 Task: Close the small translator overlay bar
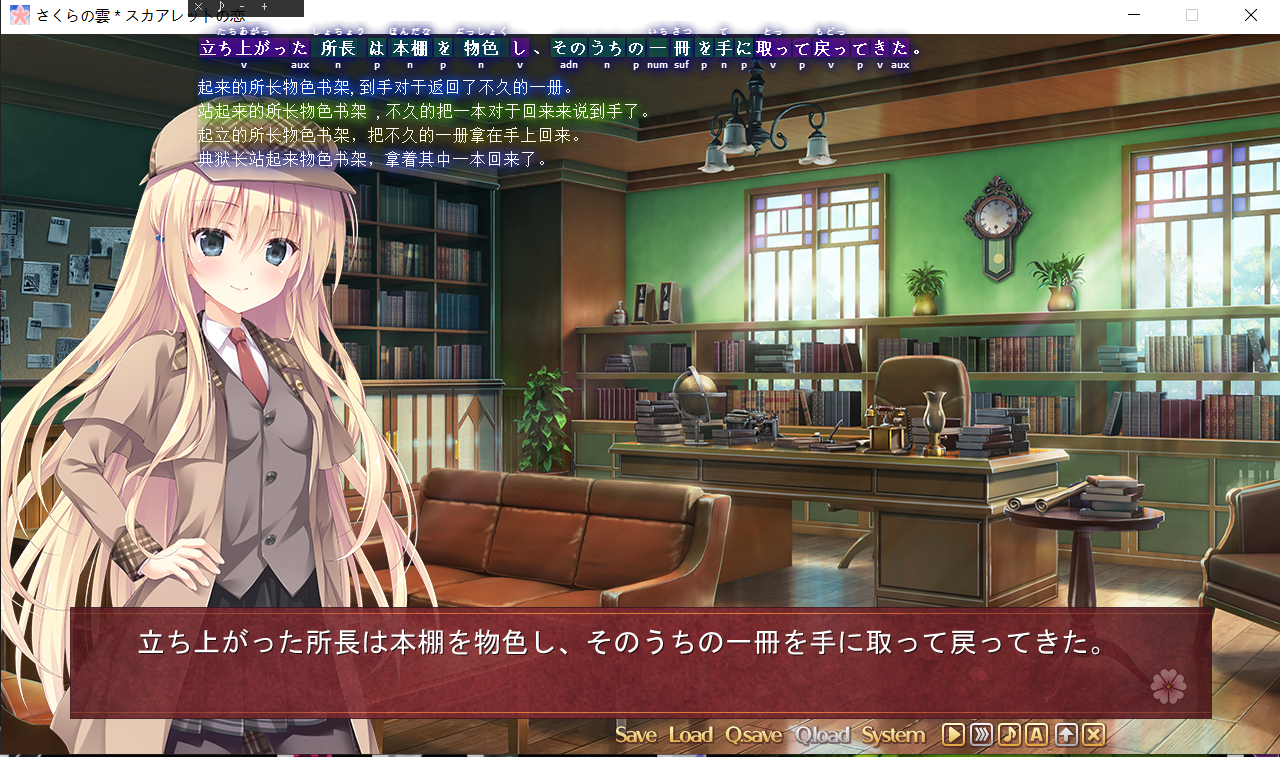[198, 7]
